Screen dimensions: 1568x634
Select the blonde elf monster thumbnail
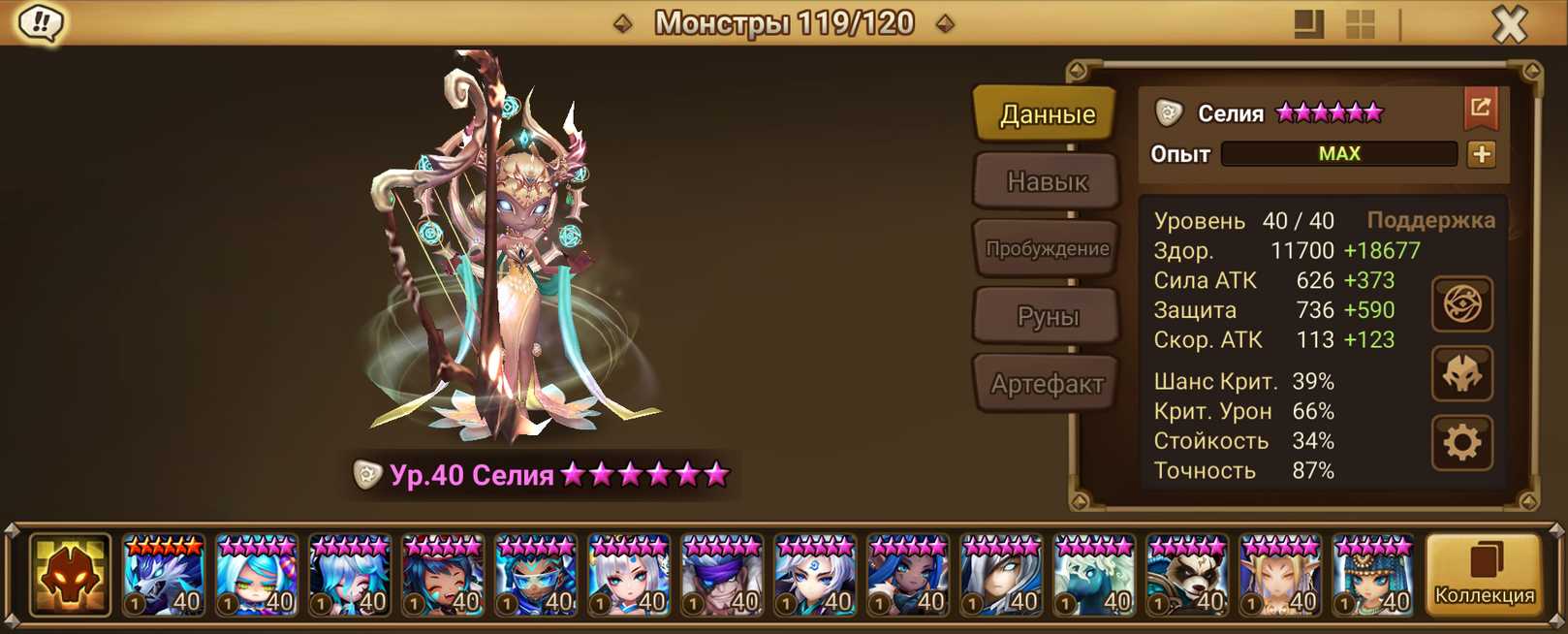(1280, 576)
